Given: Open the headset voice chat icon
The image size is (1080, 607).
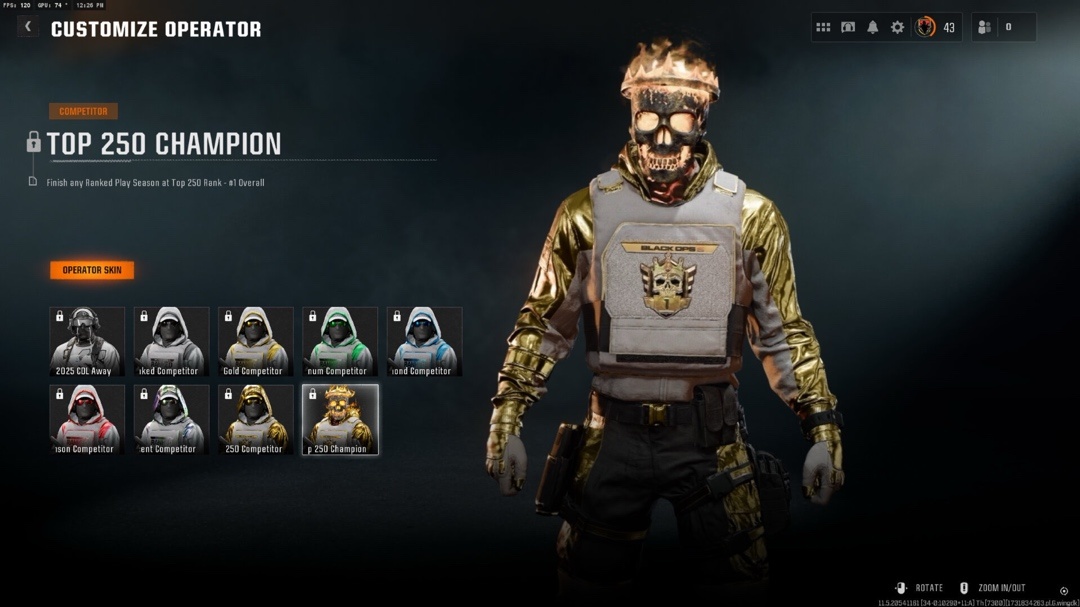Looking at the screenshot, I should 848,28.
